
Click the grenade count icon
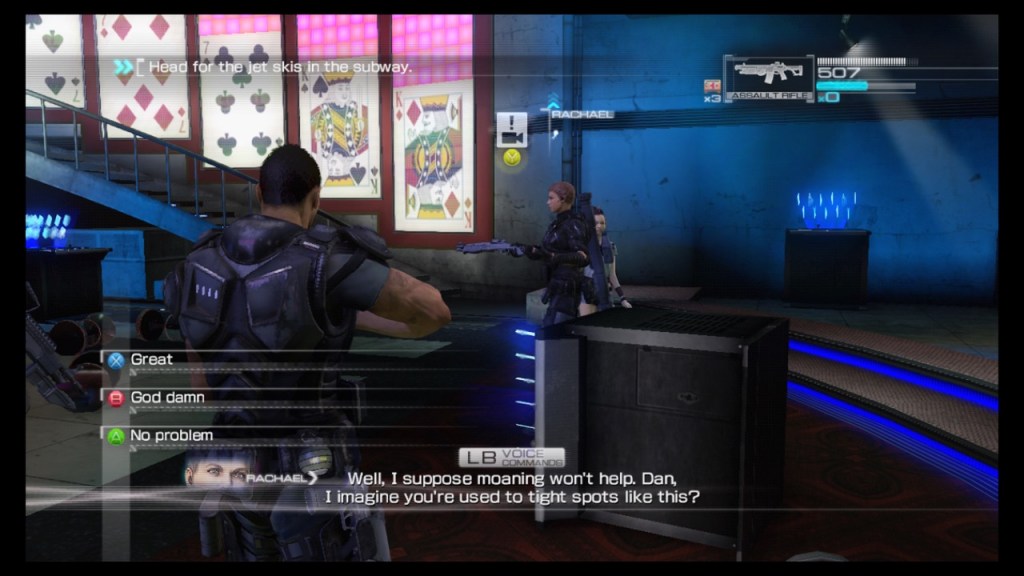(x=712, y=86)
